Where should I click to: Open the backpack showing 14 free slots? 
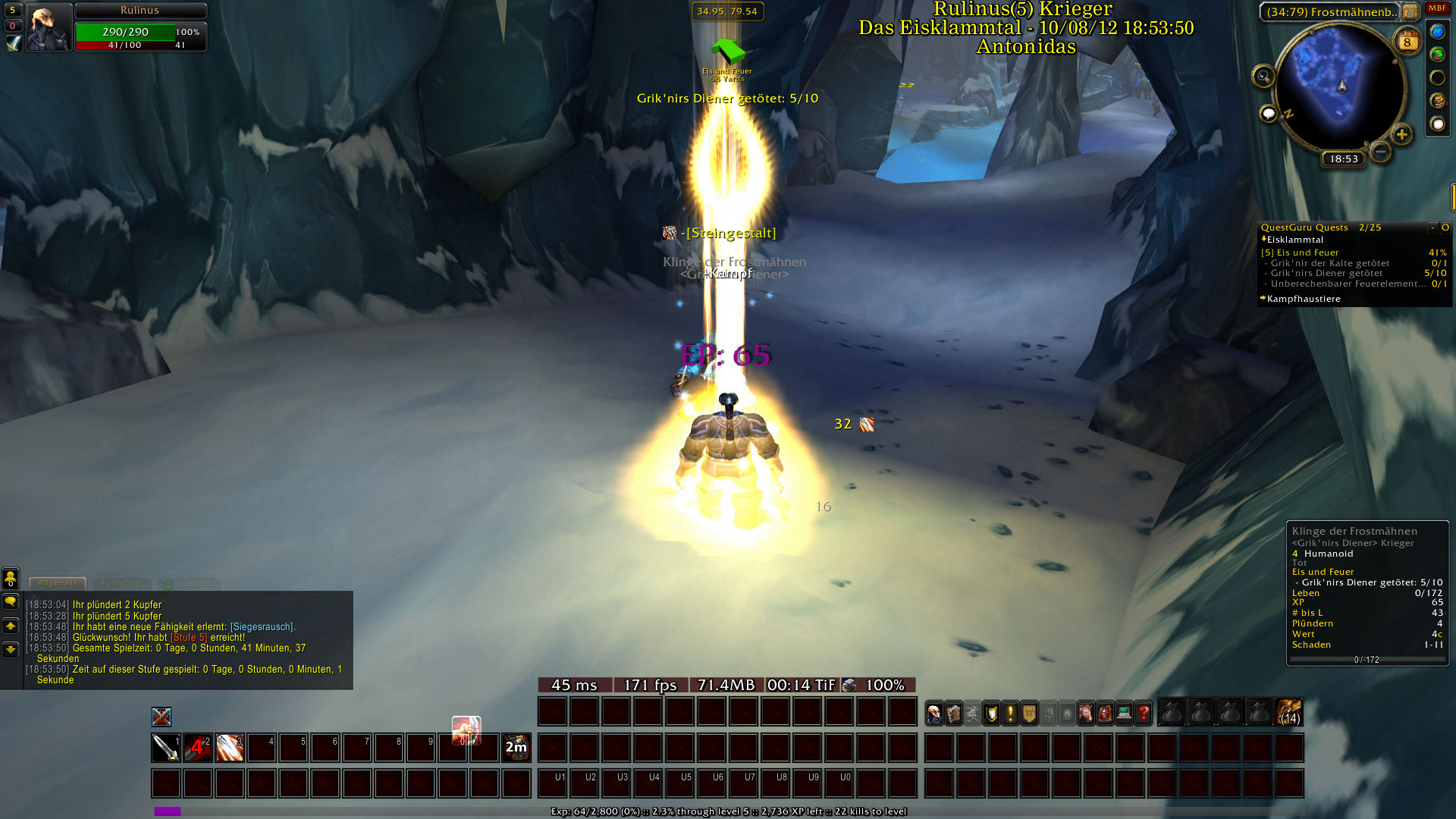click(1289, 713)
